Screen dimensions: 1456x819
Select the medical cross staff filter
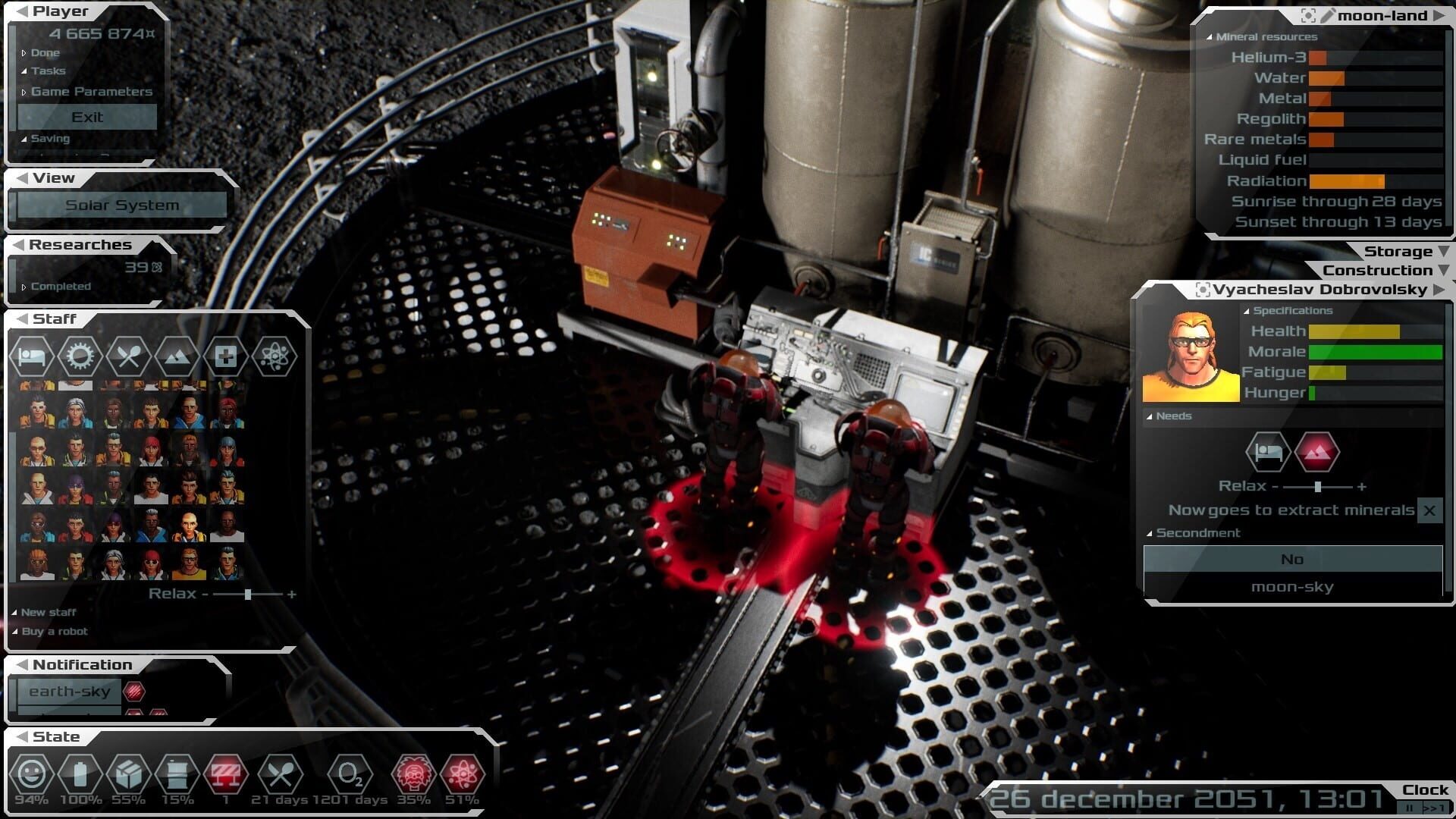[225, 356]
